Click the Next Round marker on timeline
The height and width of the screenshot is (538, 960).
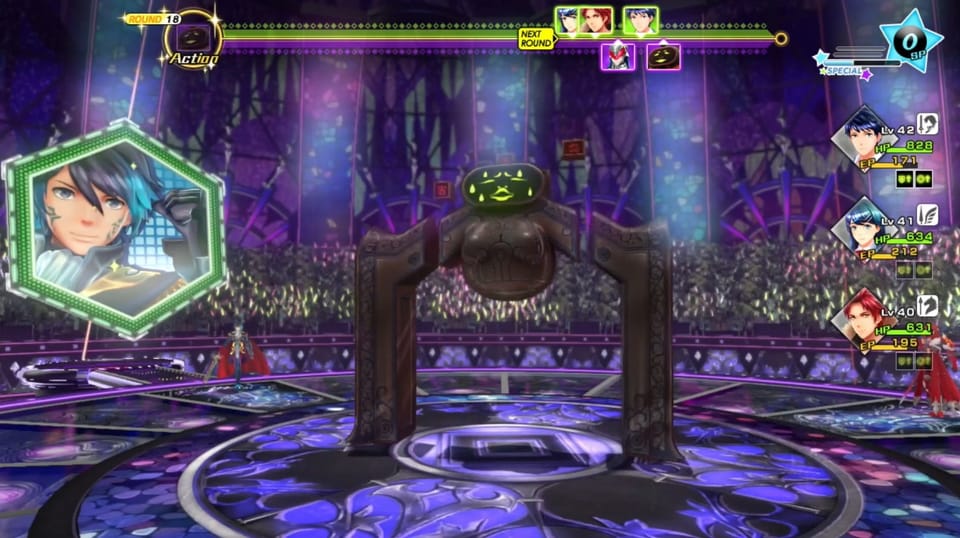click(536, 39)
